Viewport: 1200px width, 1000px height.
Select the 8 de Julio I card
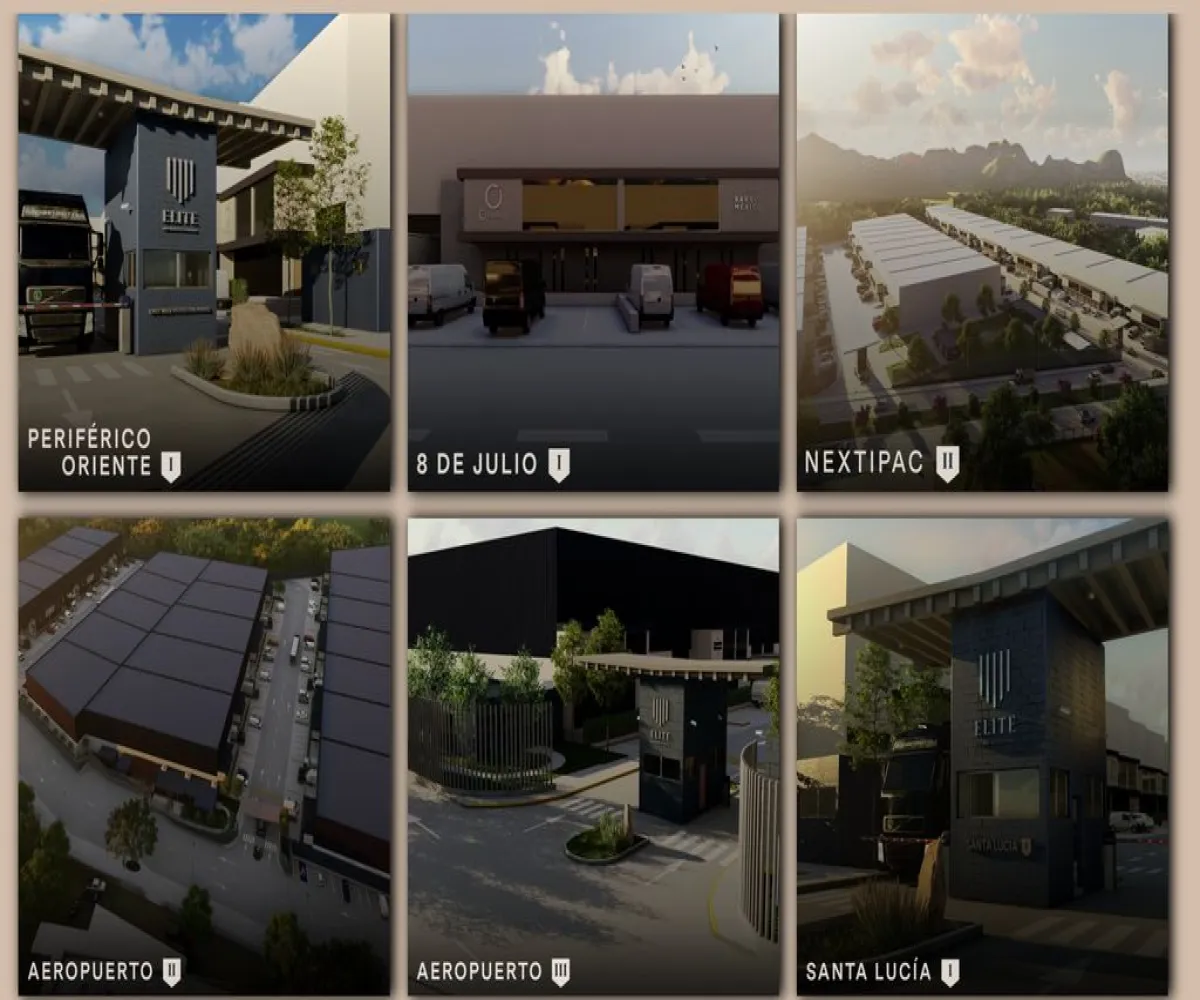593,252
